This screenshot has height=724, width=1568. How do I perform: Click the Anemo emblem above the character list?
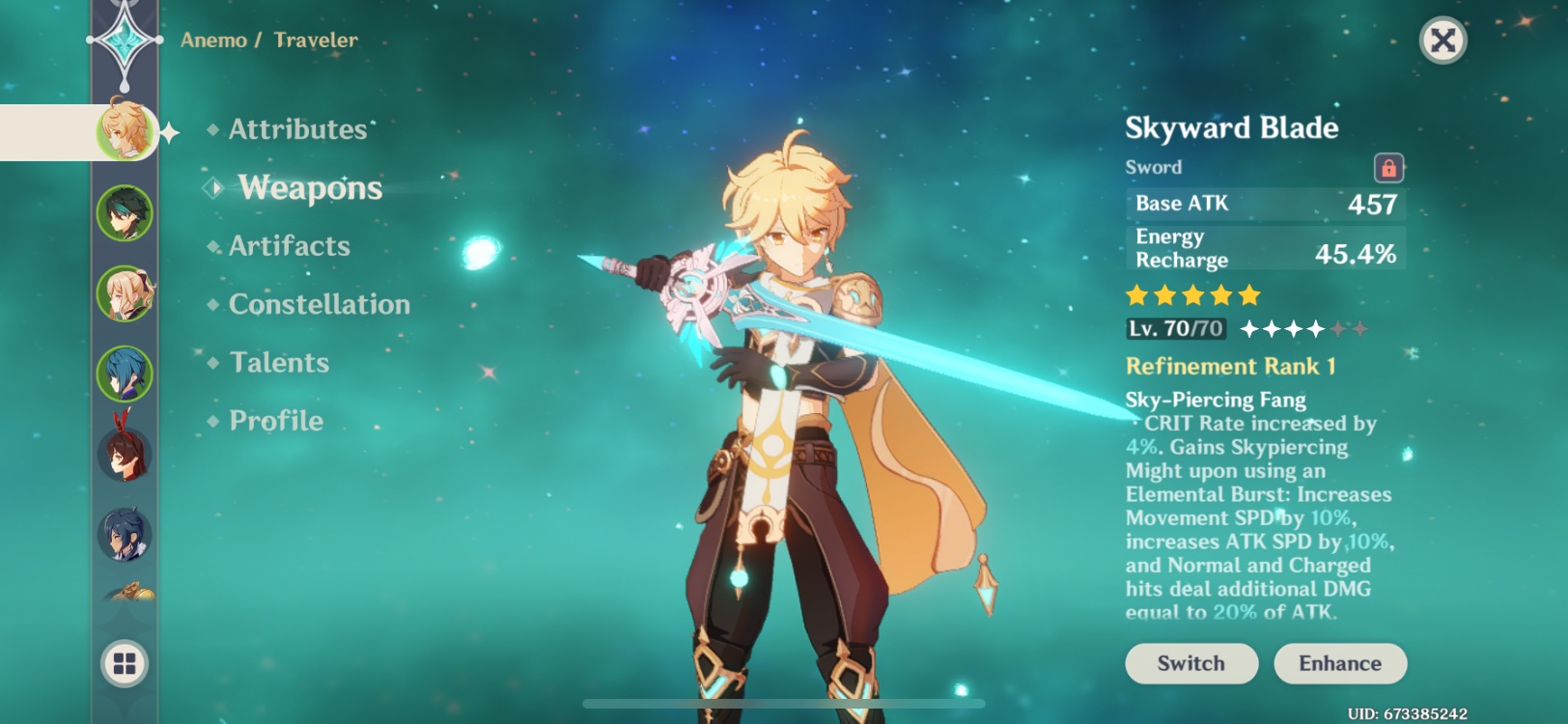point(124,41)
